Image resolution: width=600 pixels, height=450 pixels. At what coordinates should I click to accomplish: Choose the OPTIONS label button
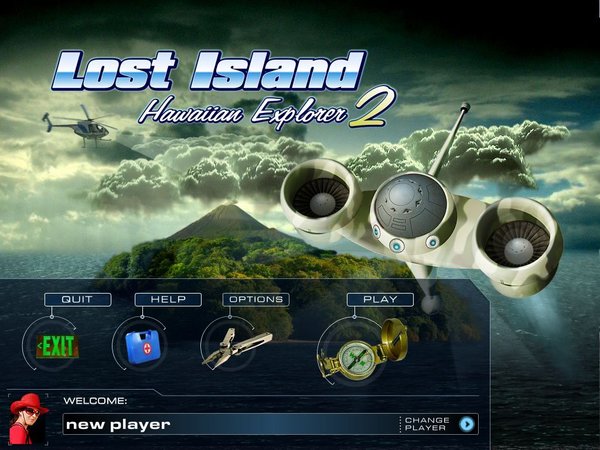pos(256,299)
